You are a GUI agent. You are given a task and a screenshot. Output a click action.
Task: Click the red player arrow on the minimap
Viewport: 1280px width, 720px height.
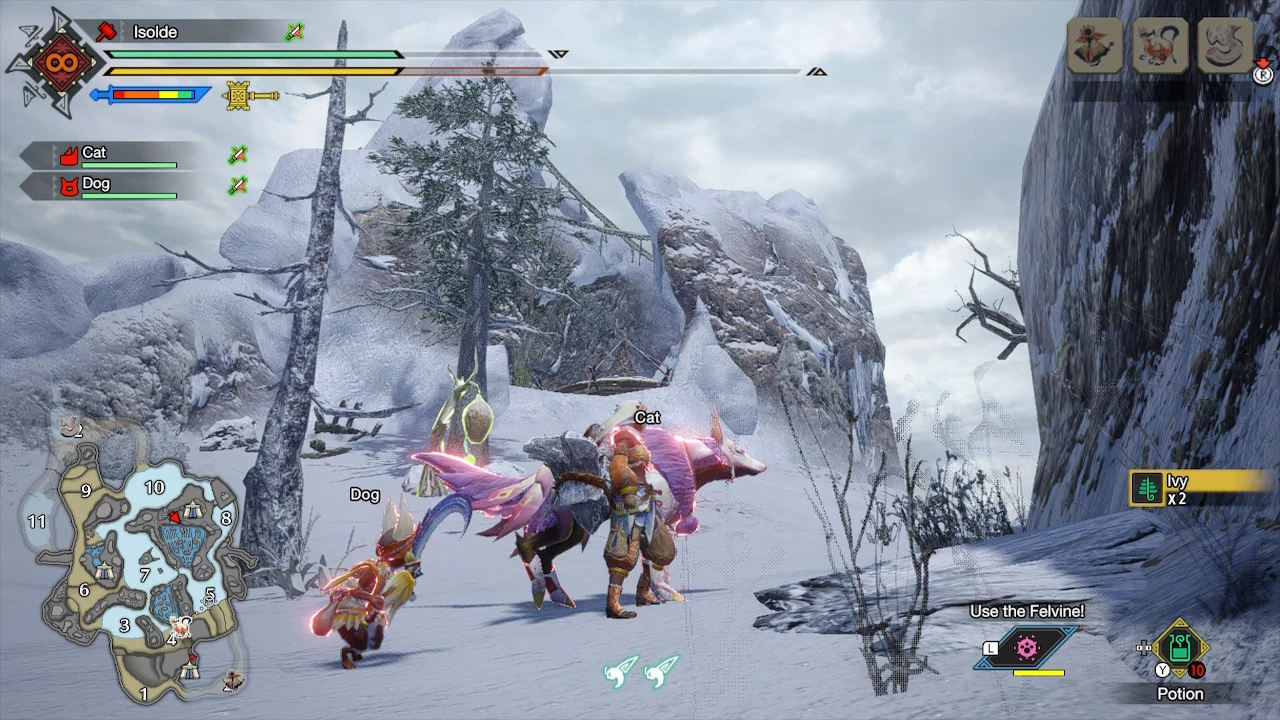(176, 517)
